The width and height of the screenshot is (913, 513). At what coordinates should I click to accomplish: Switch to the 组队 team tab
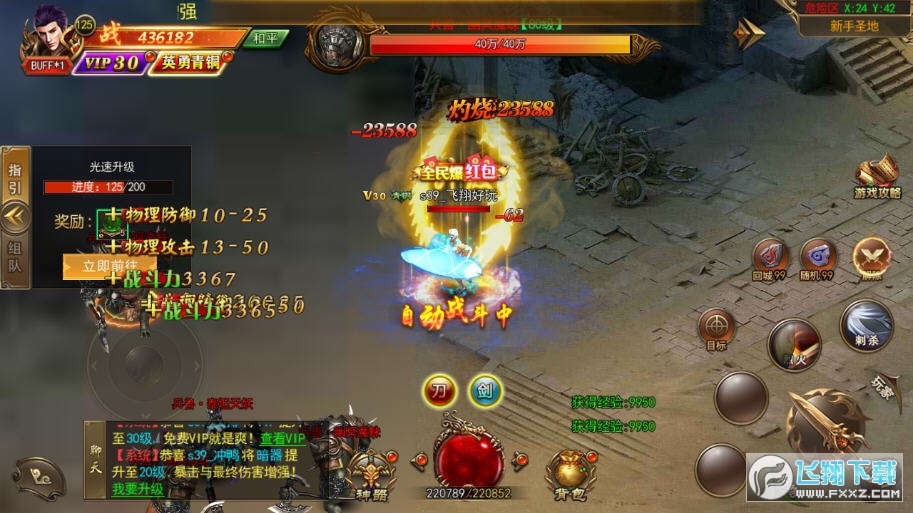click(x=14, y=256)
